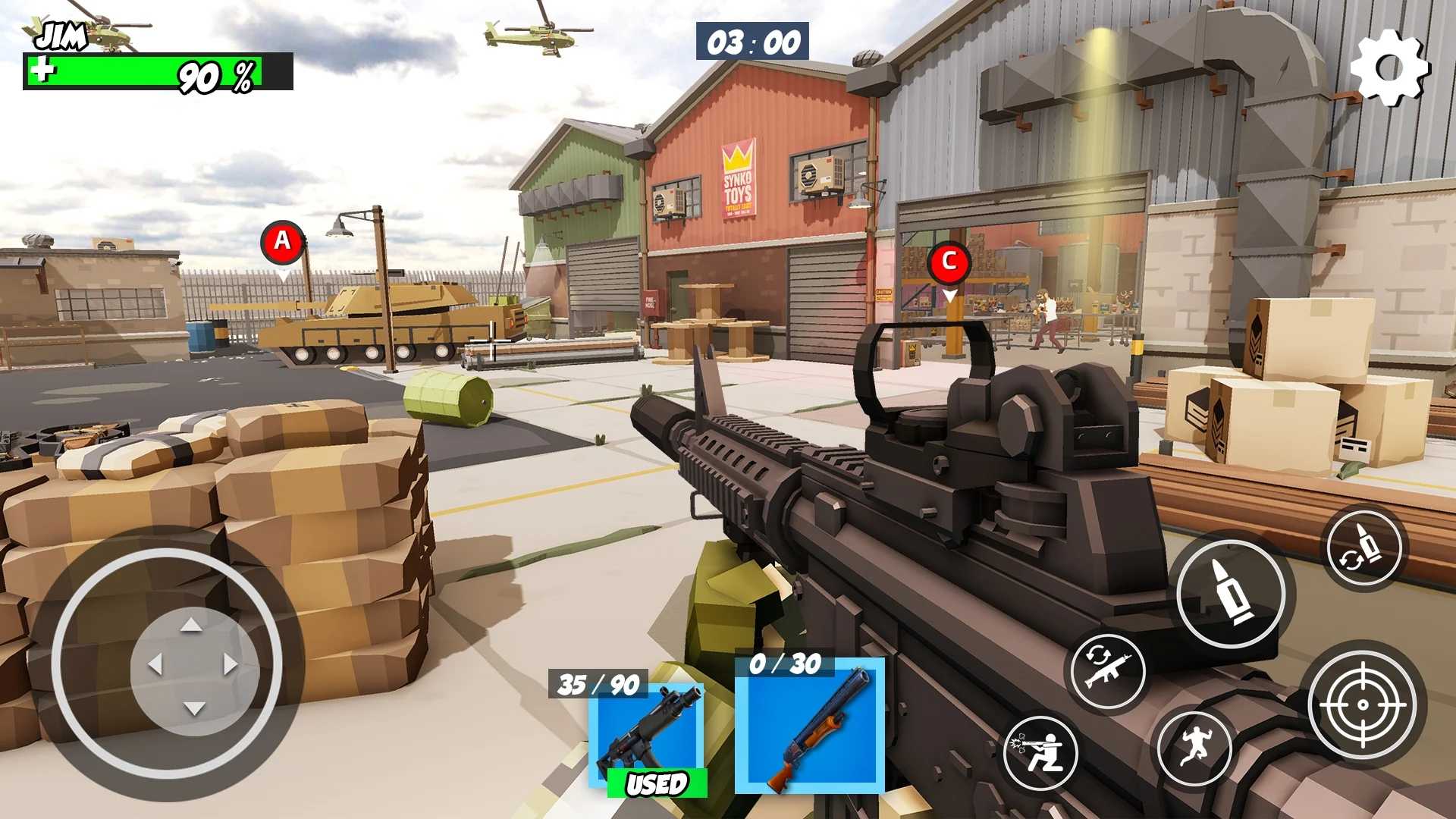1456x819 pixels.
Task: Select objective marker A
Action: [283, 243]
